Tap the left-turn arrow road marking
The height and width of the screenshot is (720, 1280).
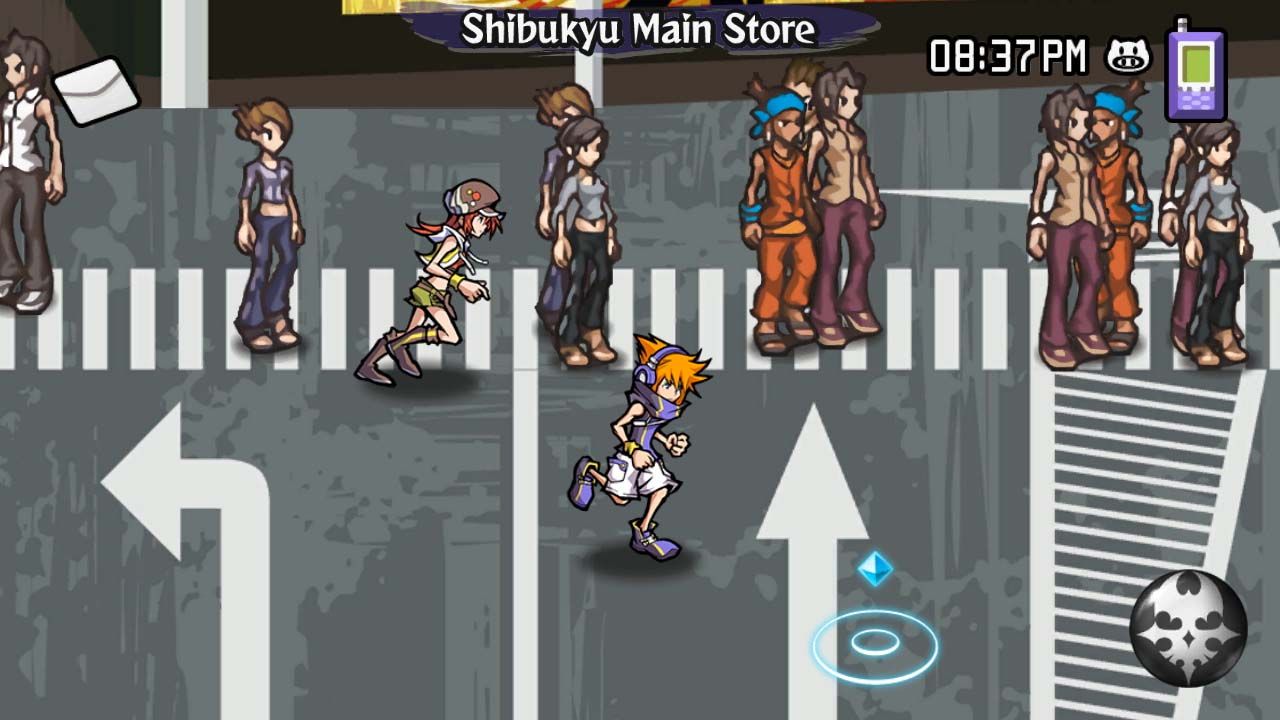[x=165, y=480]
